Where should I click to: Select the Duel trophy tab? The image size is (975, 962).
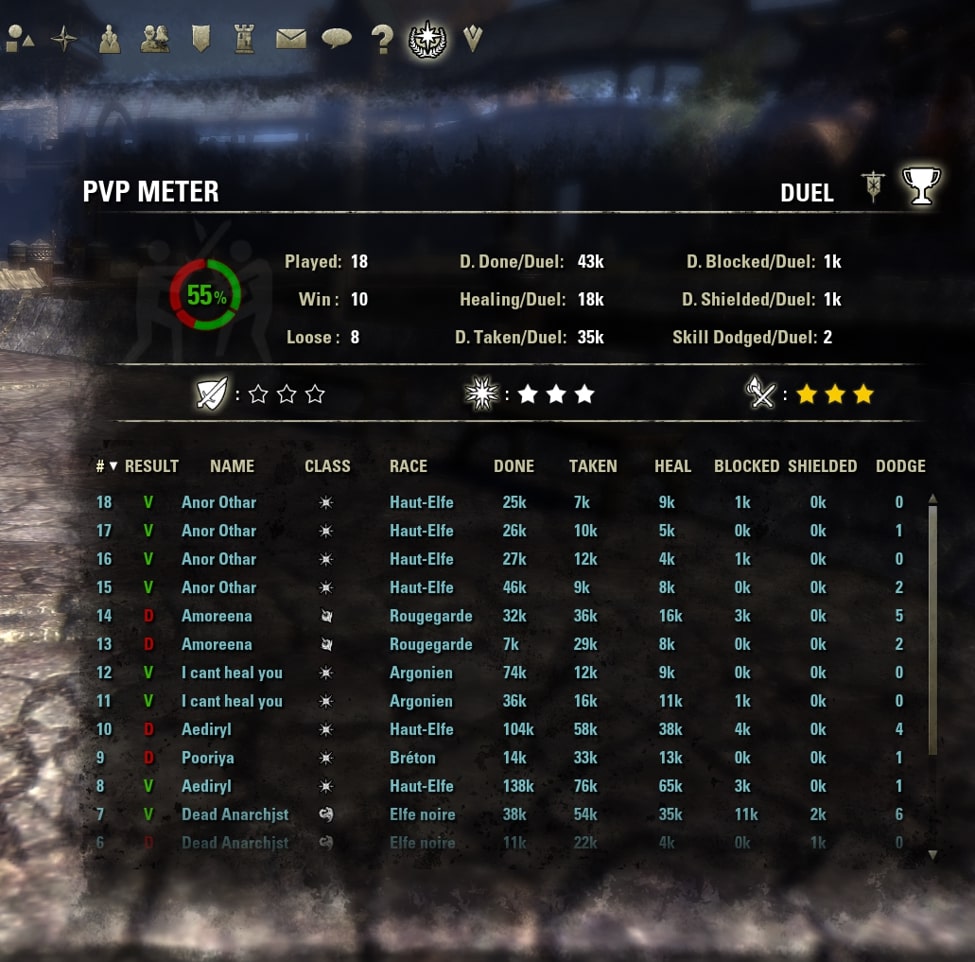(x=921, y=186)
